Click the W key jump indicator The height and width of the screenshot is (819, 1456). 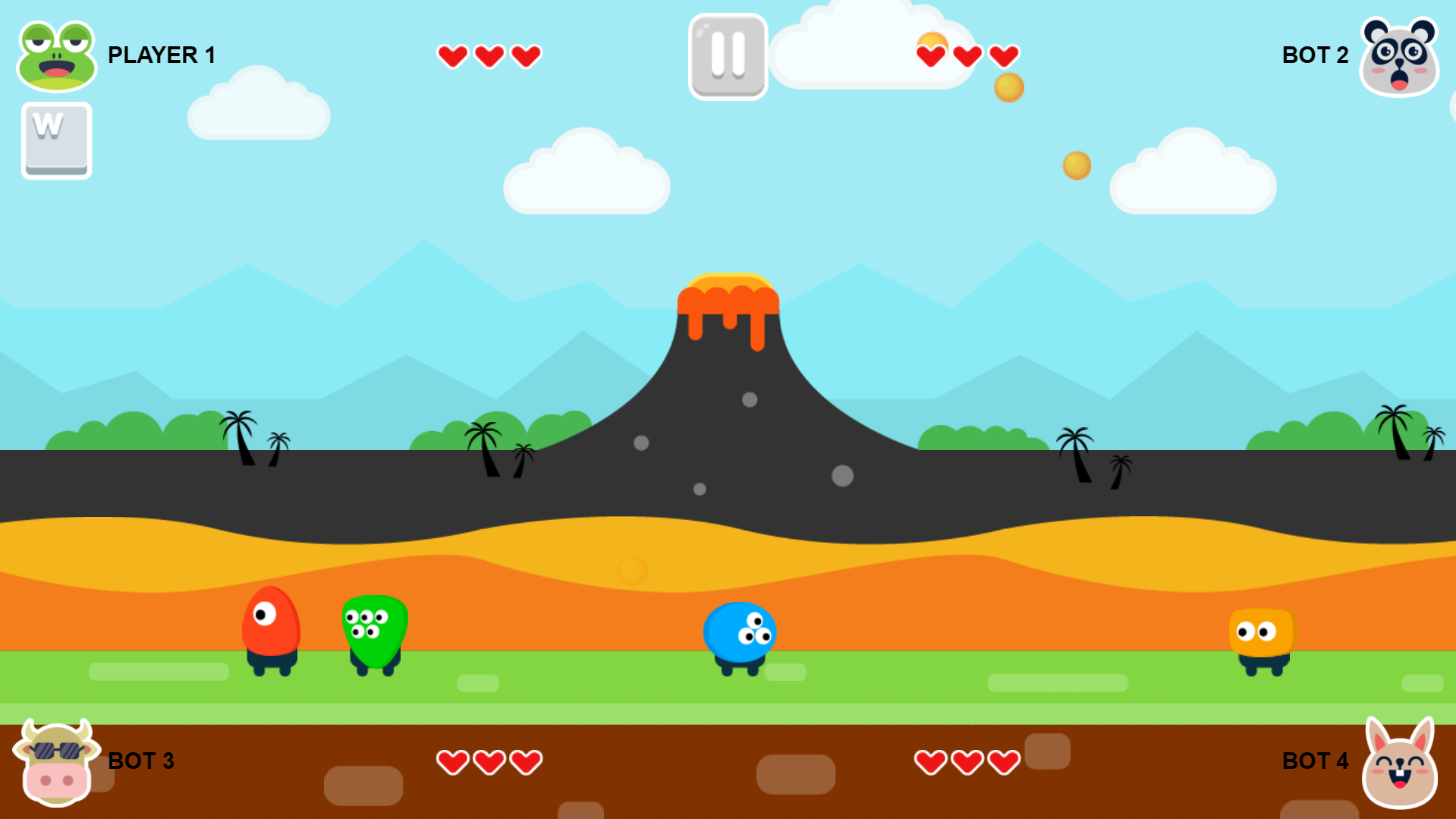(x=56, y=141)
